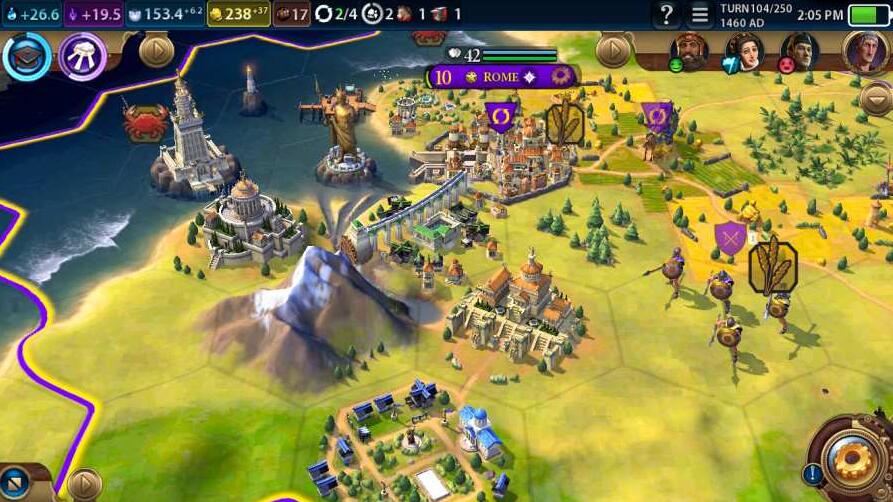Select the bearded leader with green face
This screenshot has width=893, height=502.
point(688,50)
